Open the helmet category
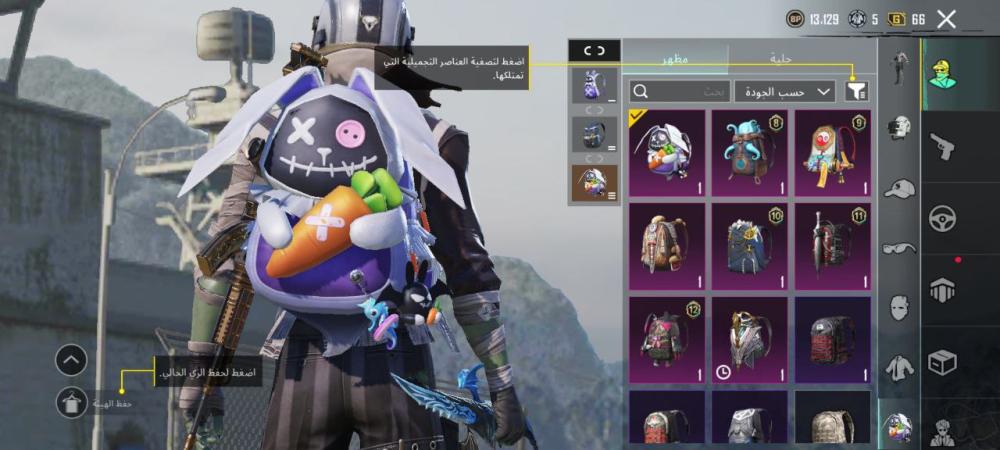 click(x=900, y=127)
